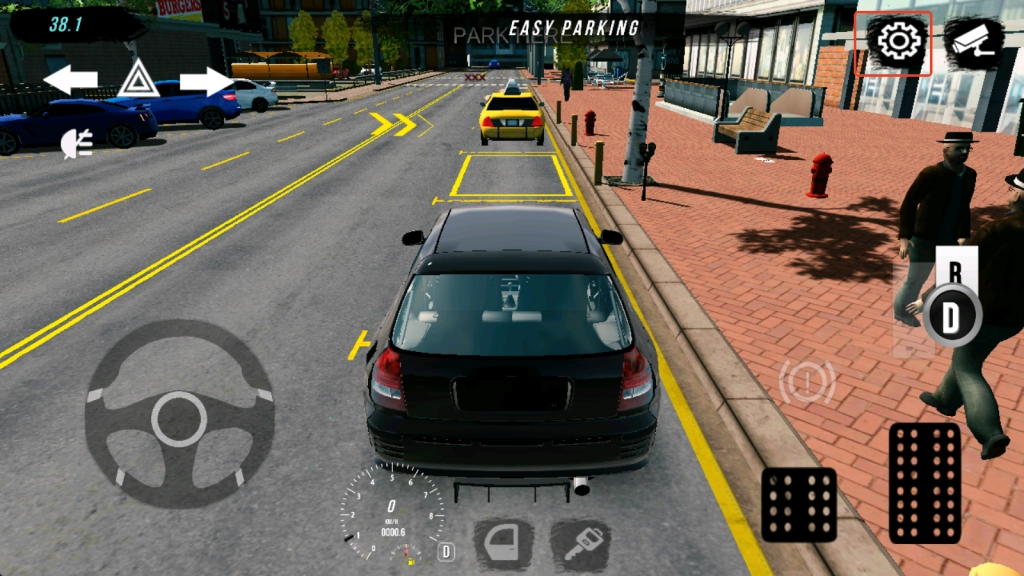Switch the camera view
The height and width of the screenshot is (576, 1024).
coord(973,42)
